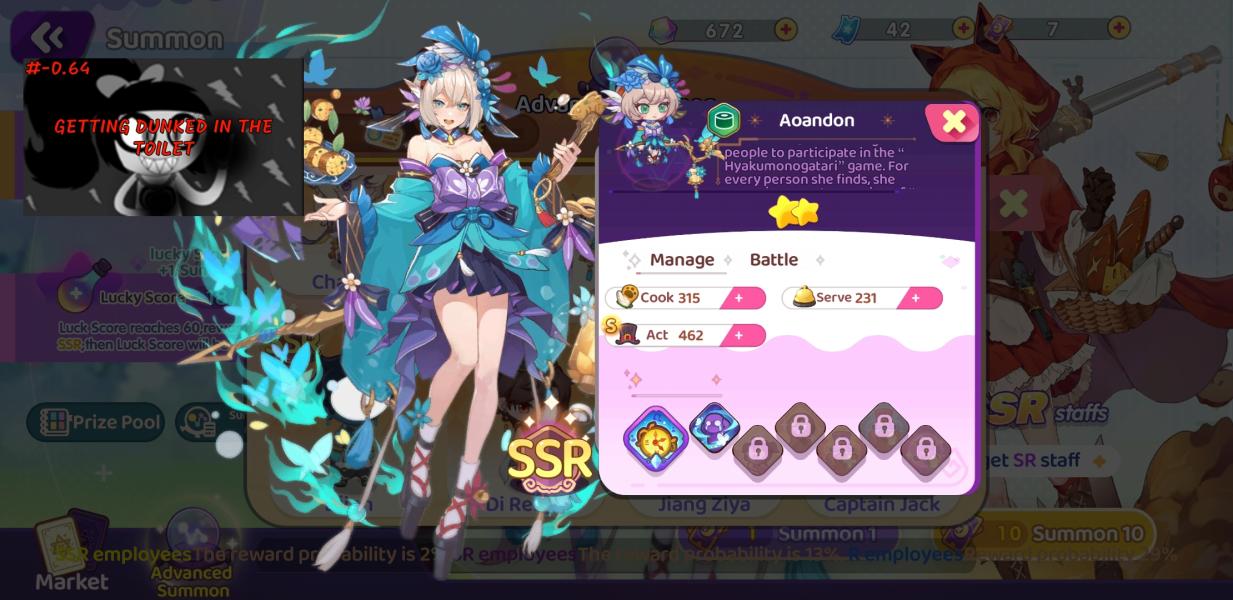Screen dimensions: 1233x600
Task: Select the Manage tab
Action: (682, 260)
